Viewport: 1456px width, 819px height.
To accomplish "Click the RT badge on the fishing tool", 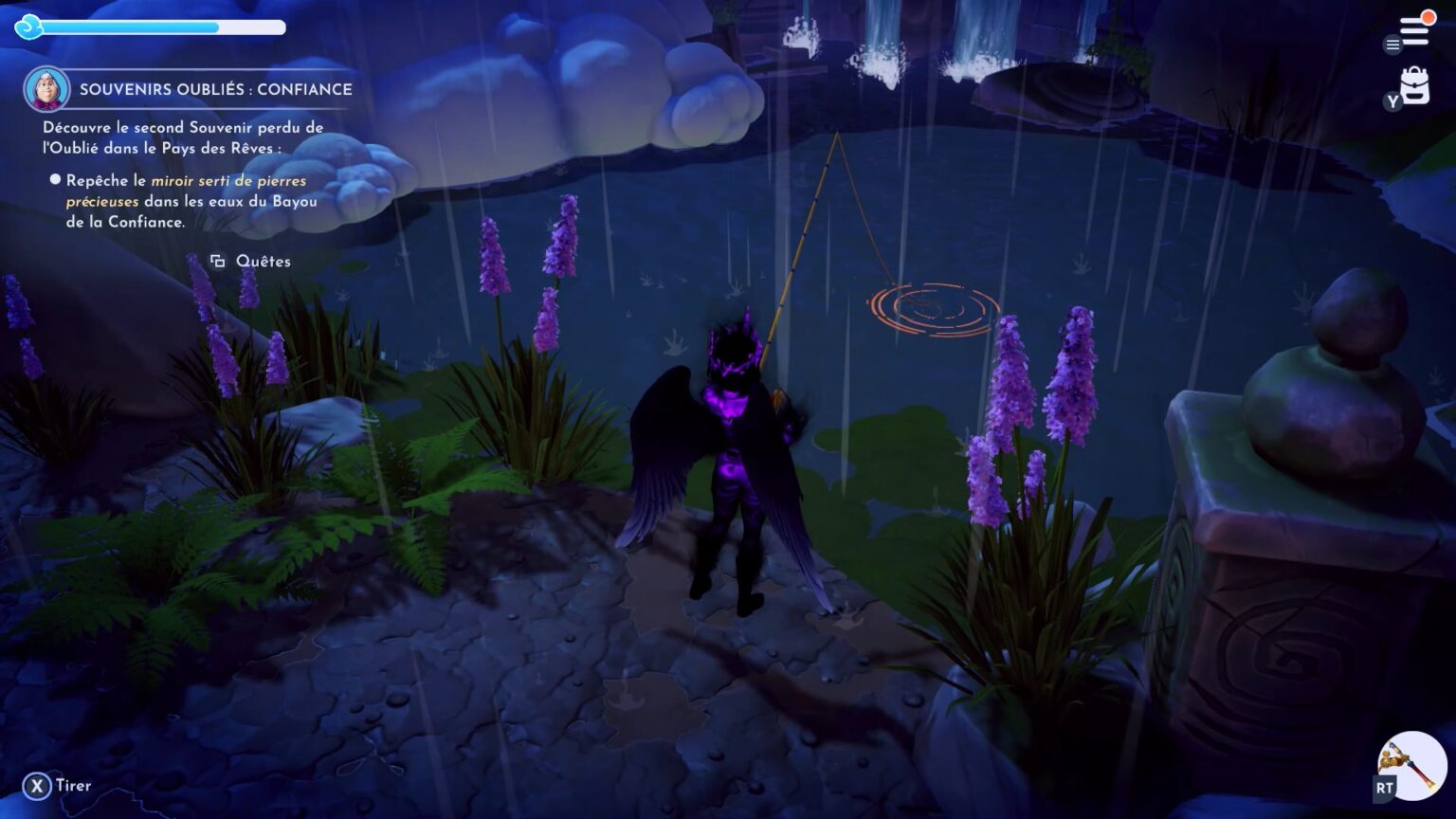I will tap(1381, 788).
